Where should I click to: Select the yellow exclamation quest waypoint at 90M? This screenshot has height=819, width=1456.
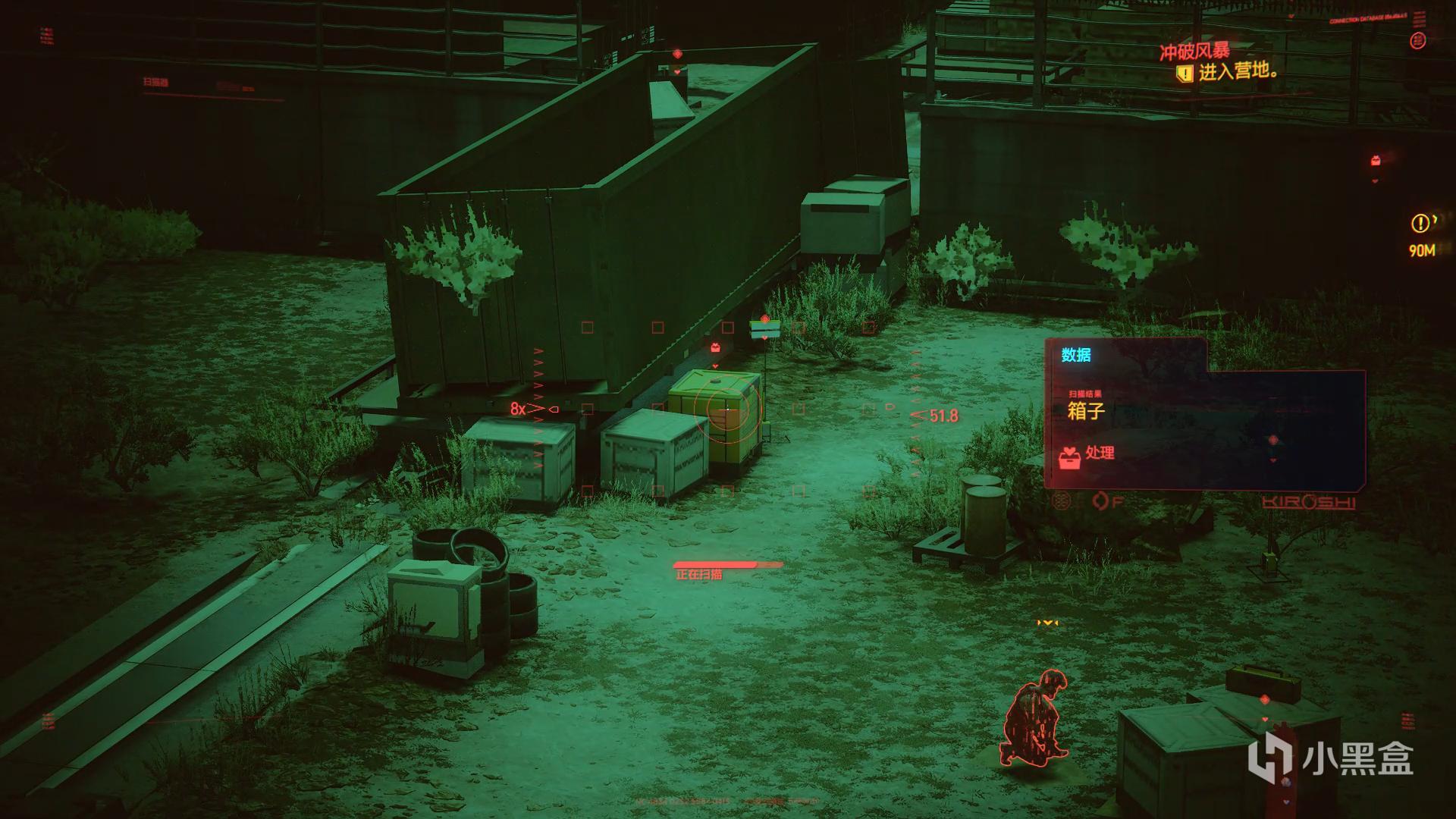click(1420, 224)
